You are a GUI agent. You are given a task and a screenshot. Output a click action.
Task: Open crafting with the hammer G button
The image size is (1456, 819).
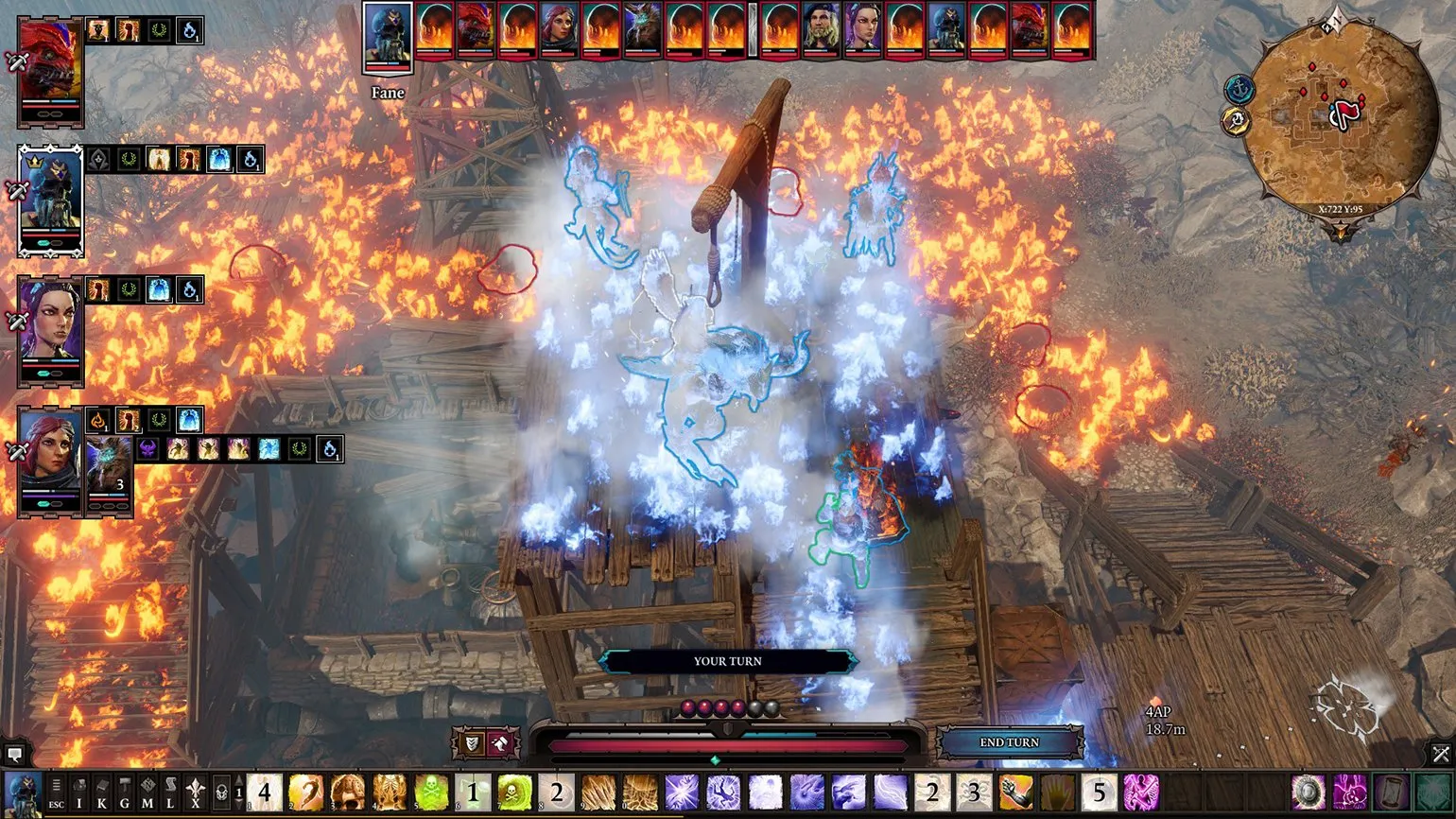125,793
